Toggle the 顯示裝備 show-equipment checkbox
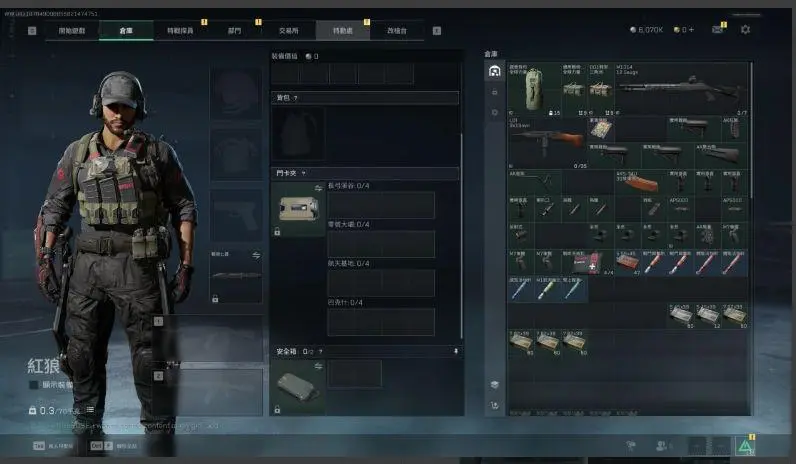796x464 pixels. point(33,384)
